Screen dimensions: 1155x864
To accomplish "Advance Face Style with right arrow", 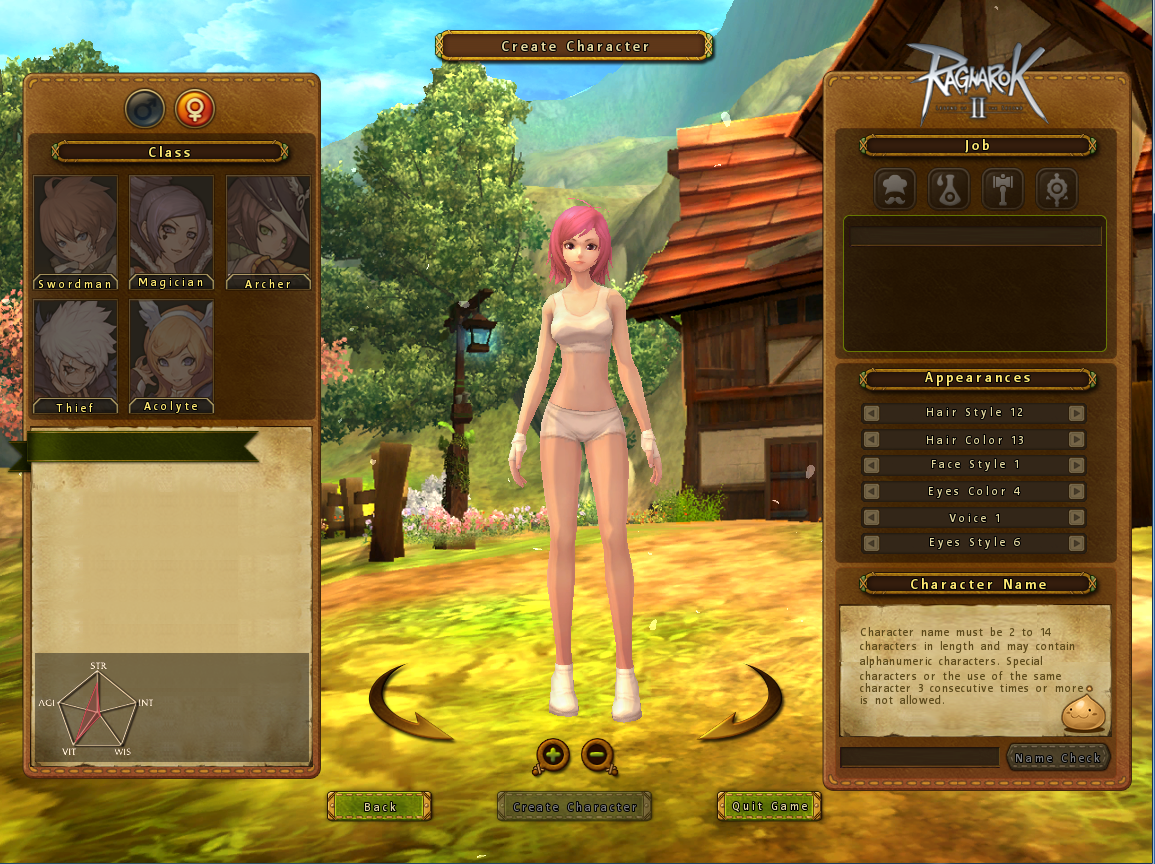I will tap(1076, 465).
